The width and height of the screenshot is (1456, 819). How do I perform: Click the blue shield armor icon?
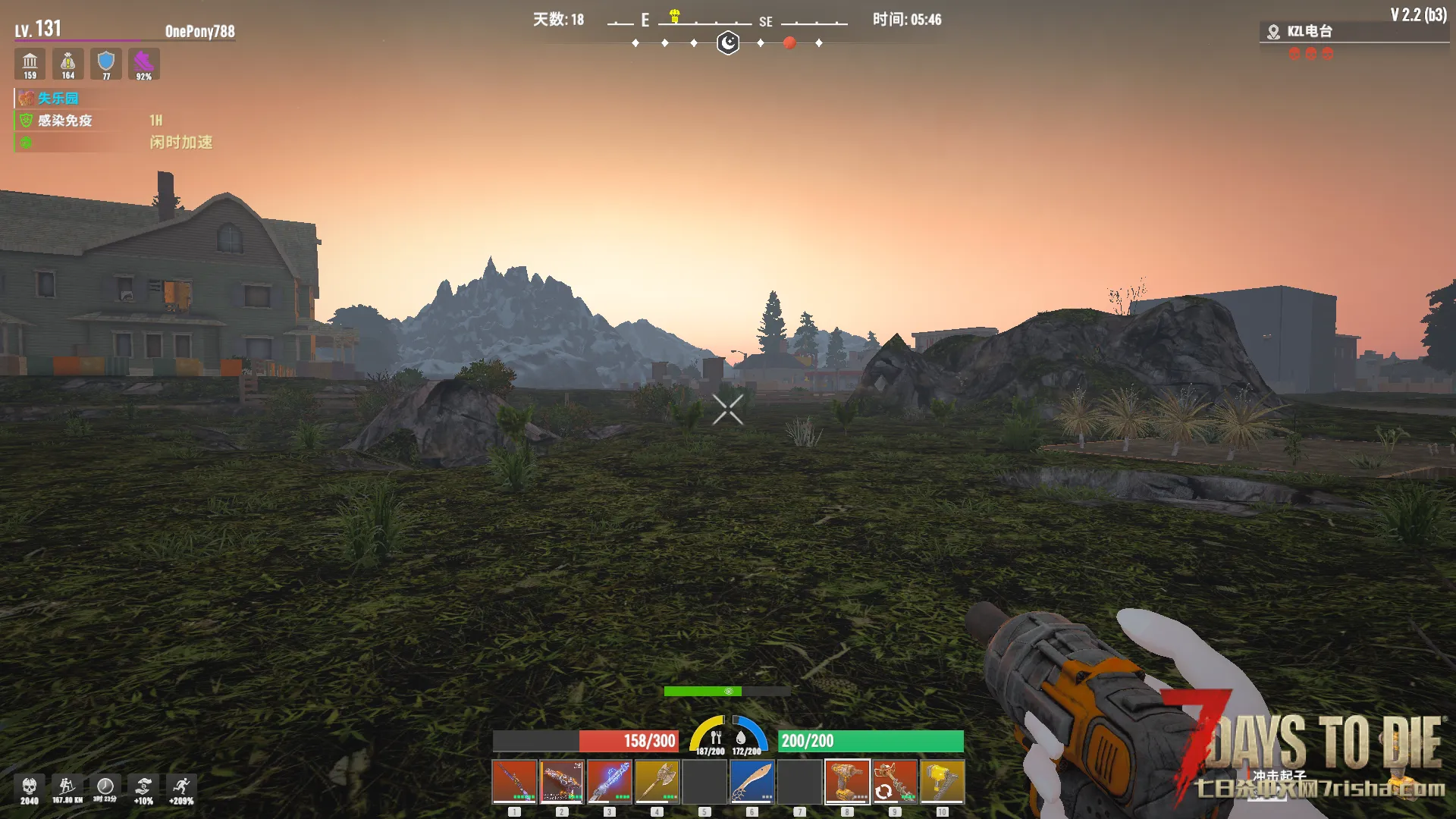[106, 62]
